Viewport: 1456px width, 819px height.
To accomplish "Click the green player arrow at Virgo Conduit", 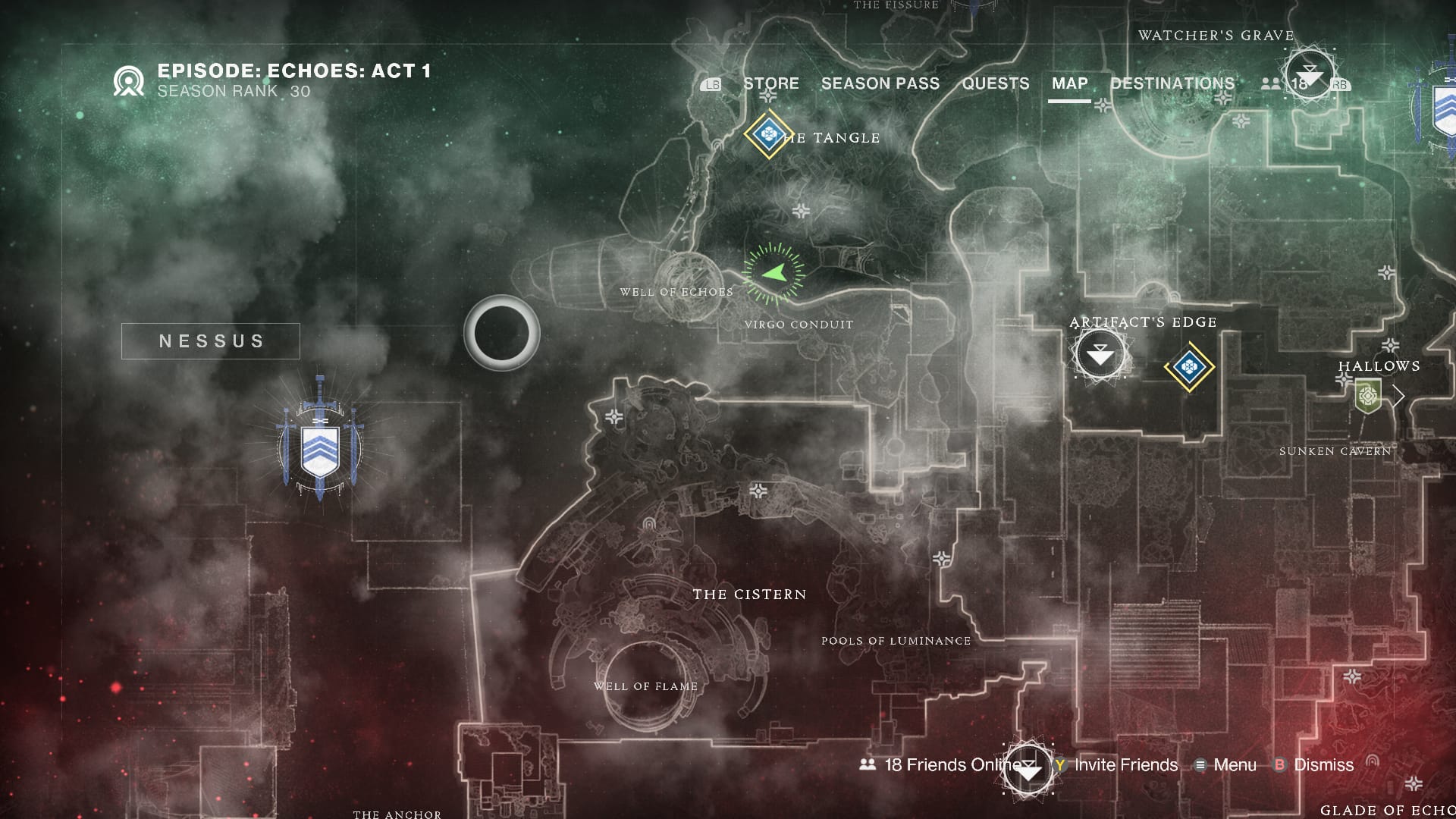I will 773,273.
